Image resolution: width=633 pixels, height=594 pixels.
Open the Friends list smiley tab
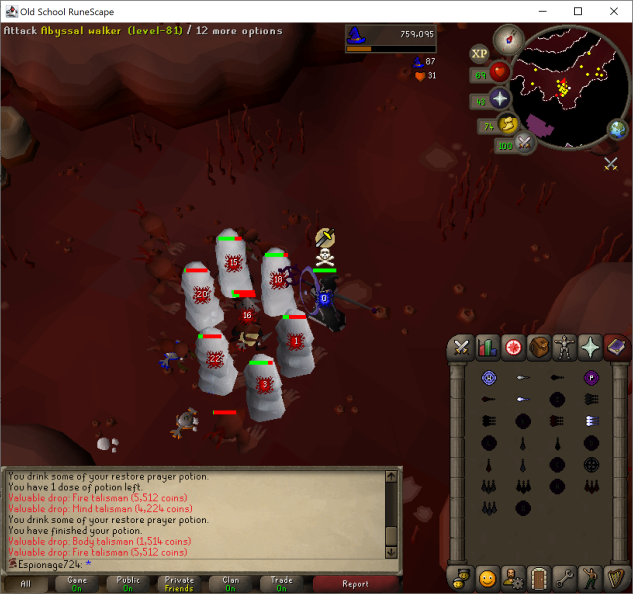[487, 577]
